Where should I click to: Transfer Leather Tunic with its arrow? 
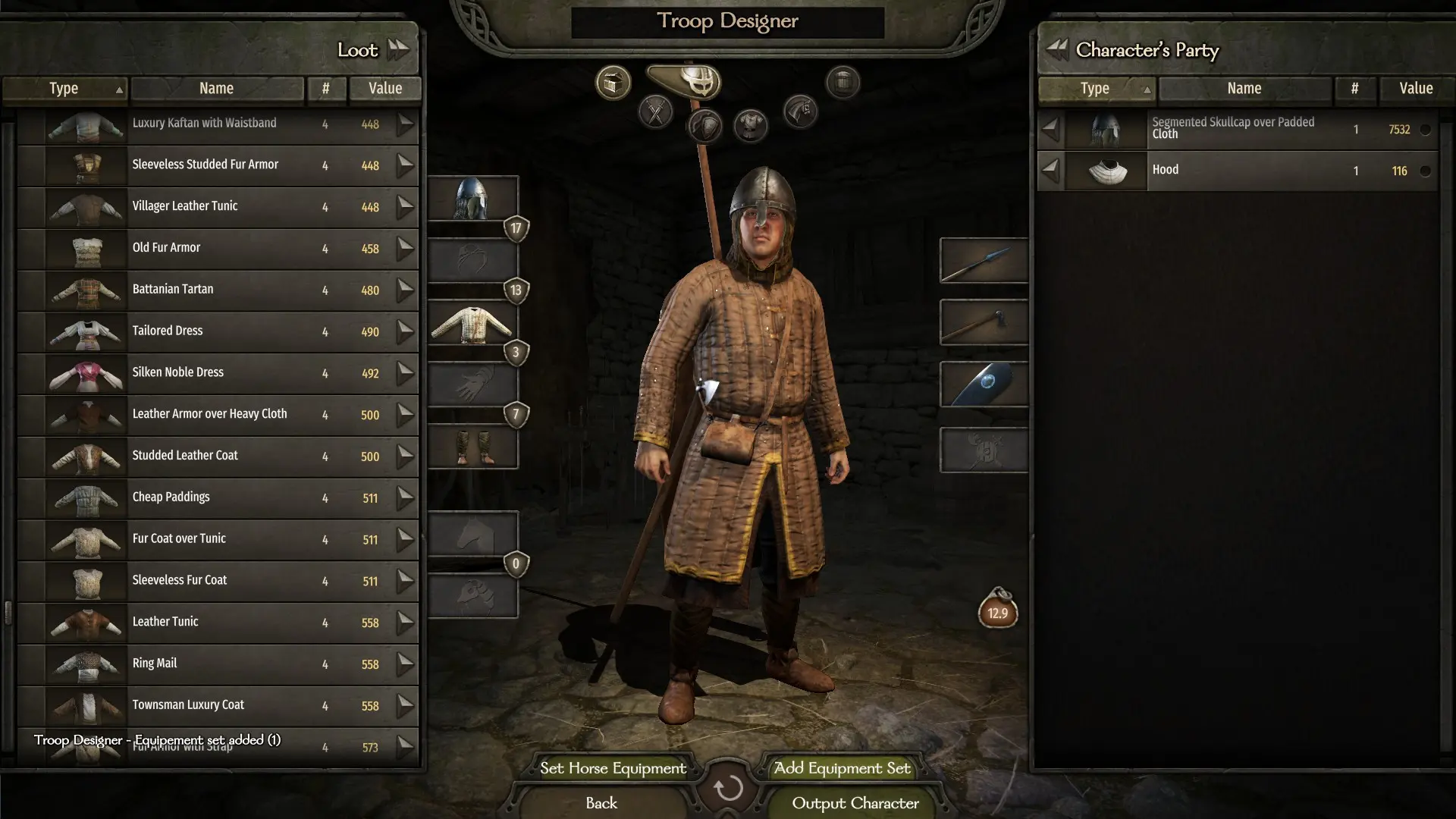click(x=406, y=622)
